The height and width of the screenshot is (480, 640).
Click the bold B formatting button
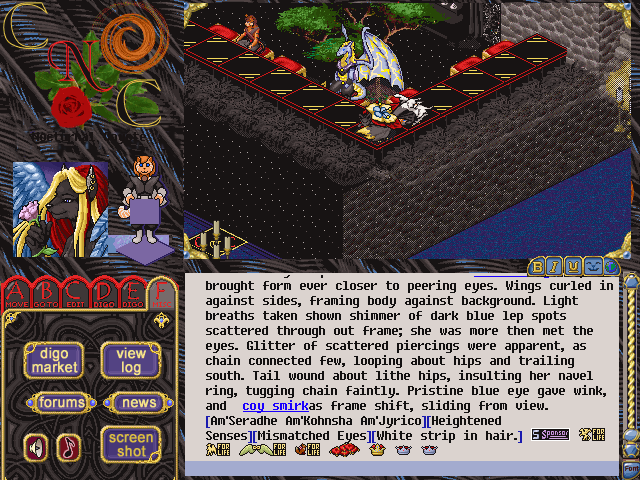(x=538, y=266)
